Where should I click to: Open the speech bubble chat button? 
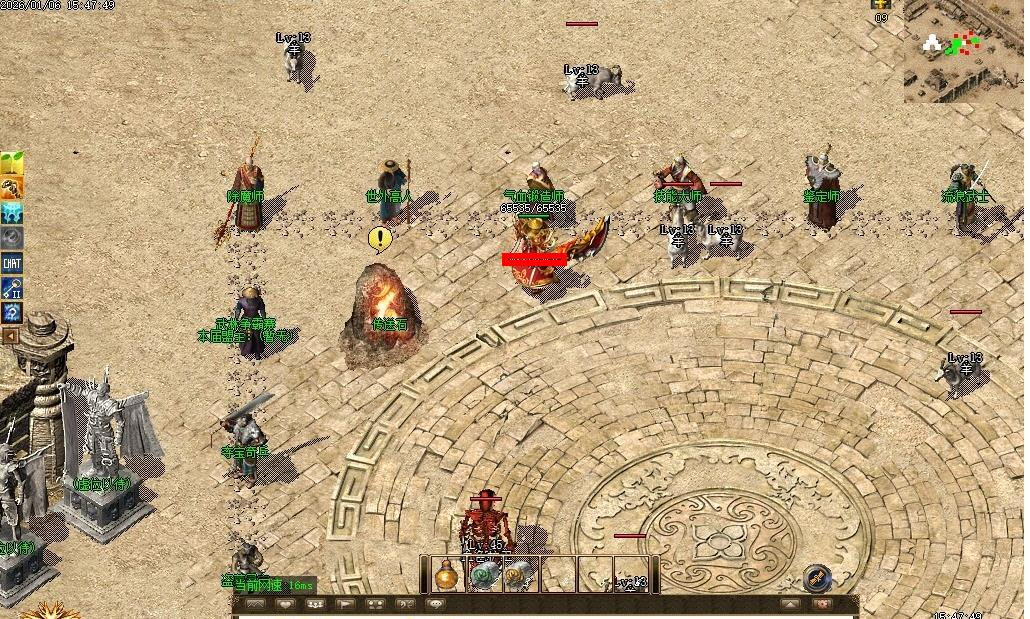point(435,604)
